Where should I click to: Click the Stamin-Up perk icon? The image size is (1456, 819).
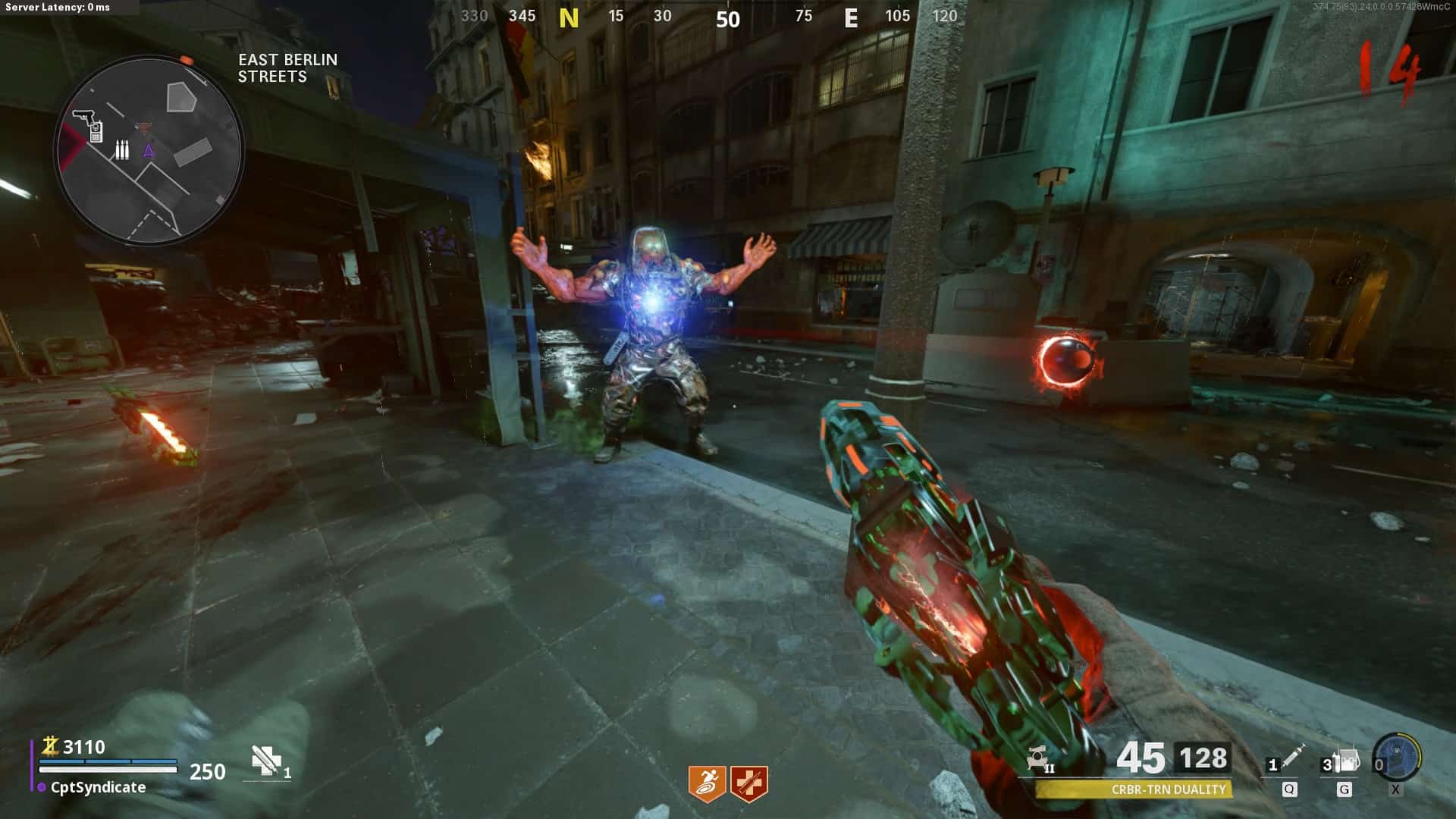(x=707, y=783)
